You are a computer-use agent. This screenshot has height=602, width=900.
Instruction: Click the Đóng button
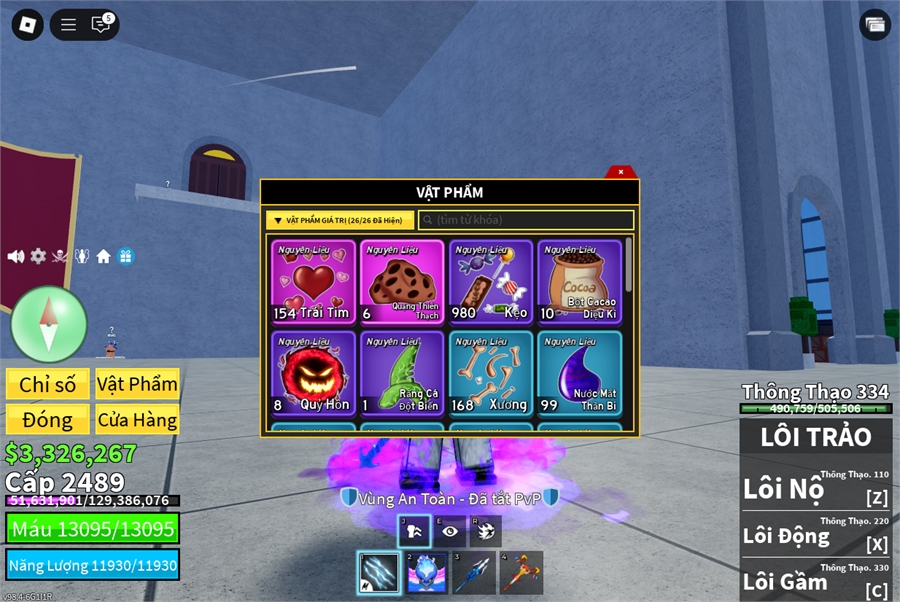(48, 419)
